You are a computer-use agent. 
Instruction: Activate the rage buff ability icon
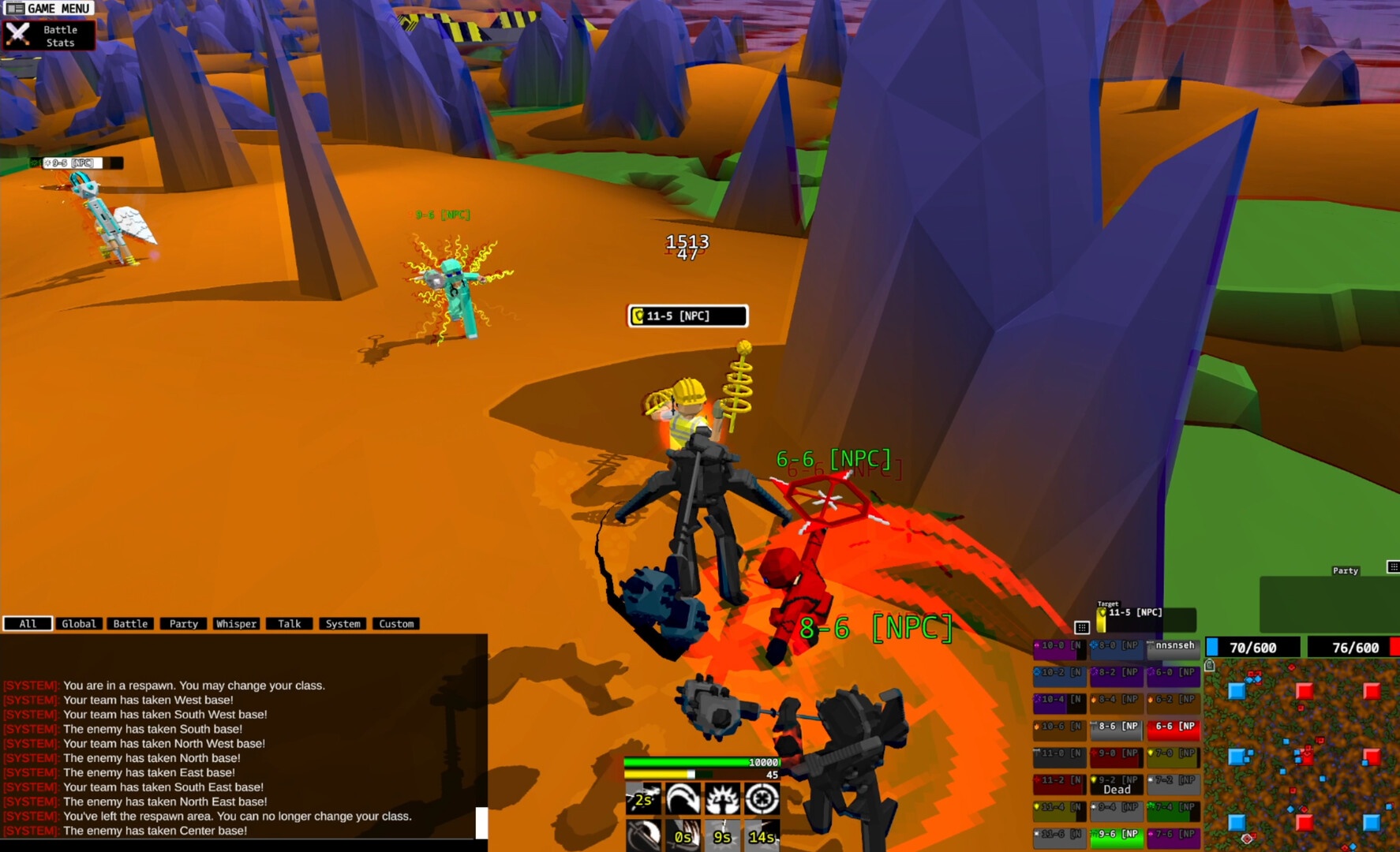pos(722,800)
